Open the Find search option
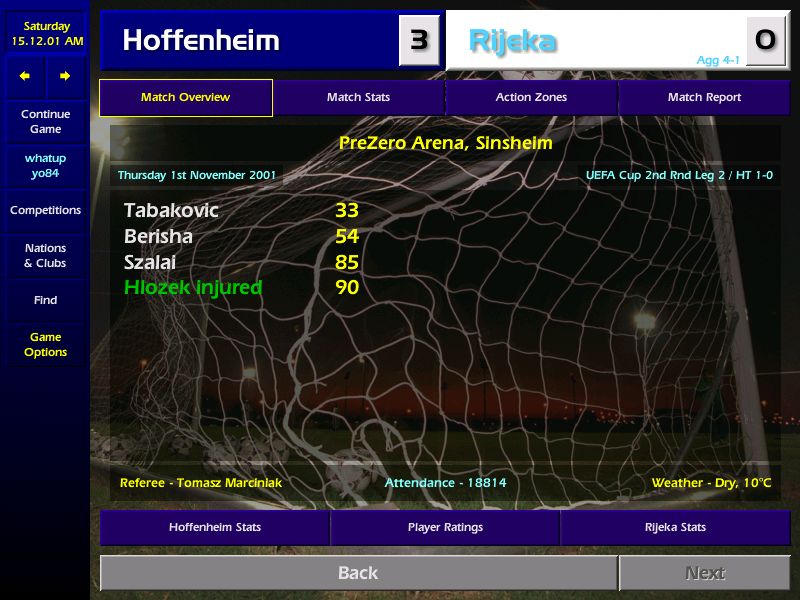The image size is (800, 600). 45,300
